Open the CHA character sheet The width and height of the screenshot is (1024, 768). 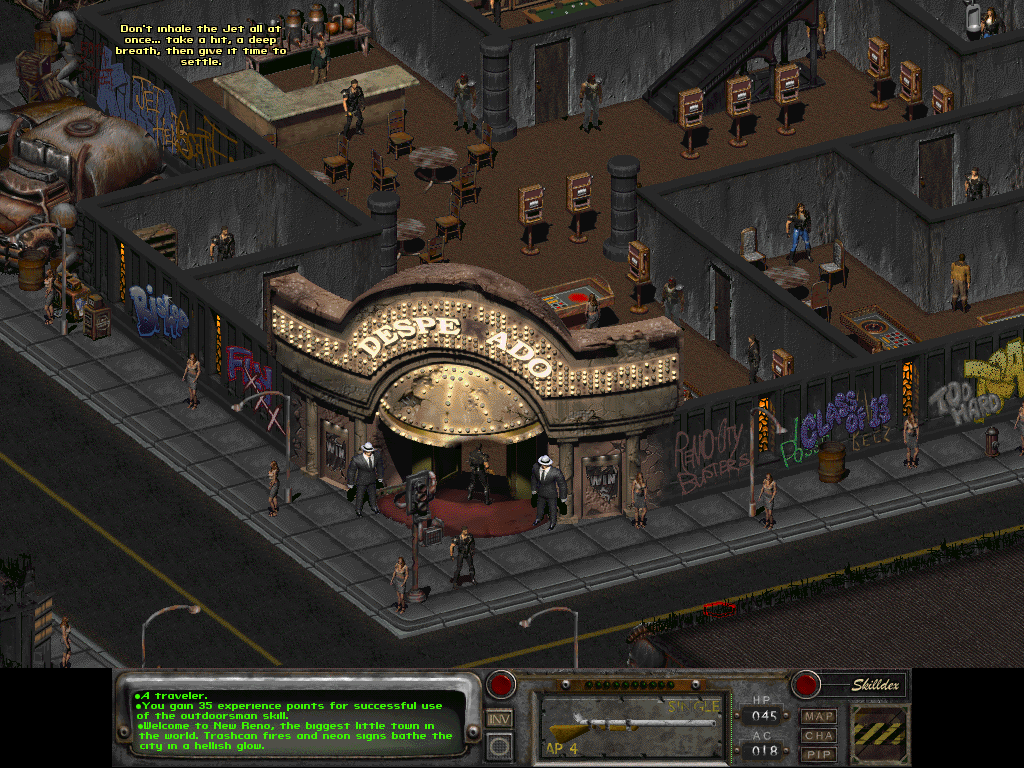coord(819,735)
